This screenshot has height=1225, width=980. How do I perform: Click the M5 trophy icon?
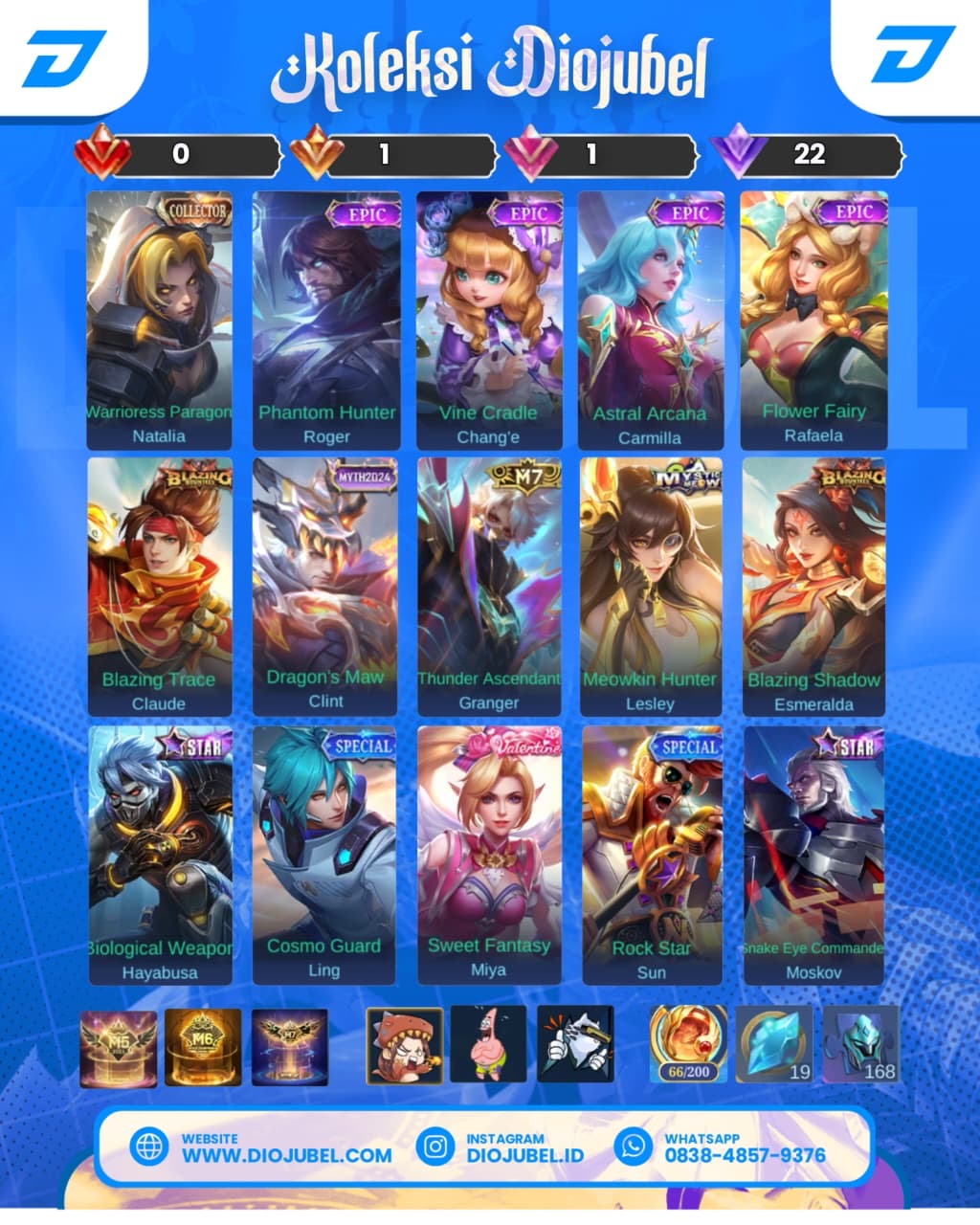119,1048
